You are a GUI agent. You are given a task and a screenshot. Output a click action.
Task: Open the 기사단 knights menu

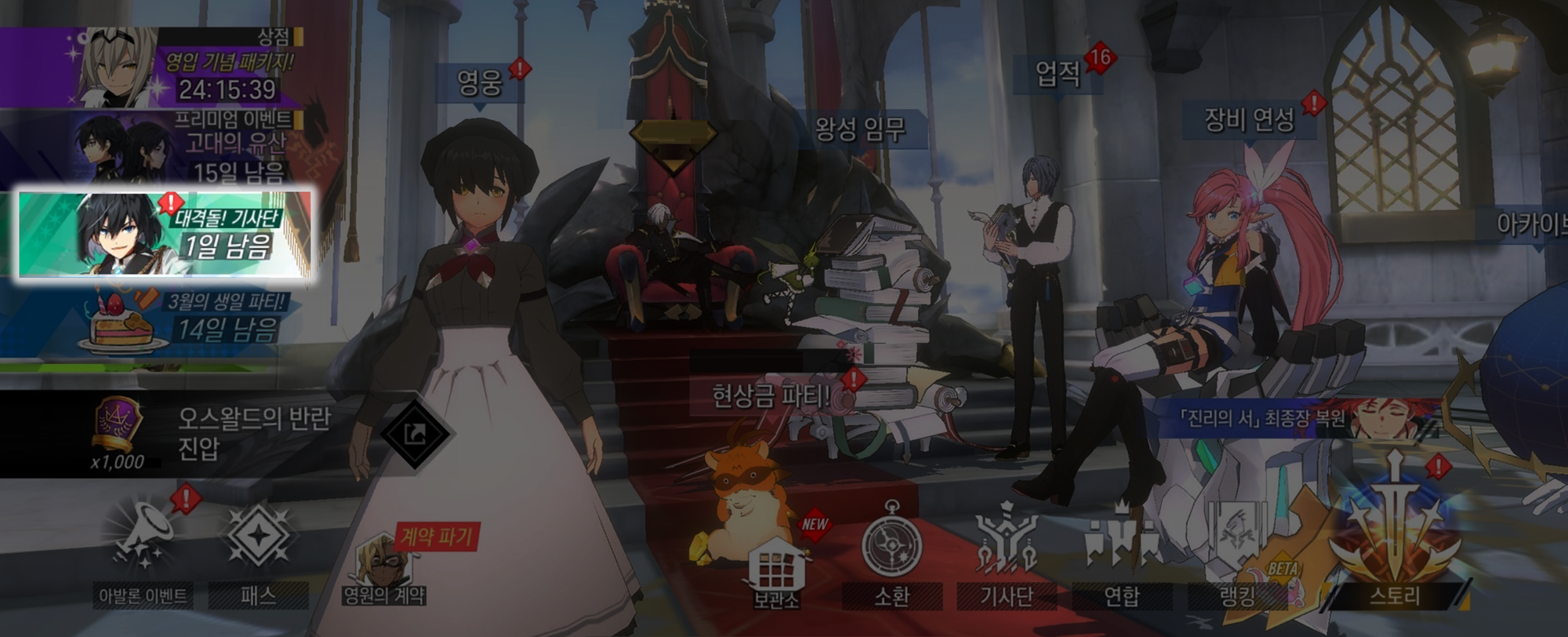pyautogui.click(x=1007, y=553)
